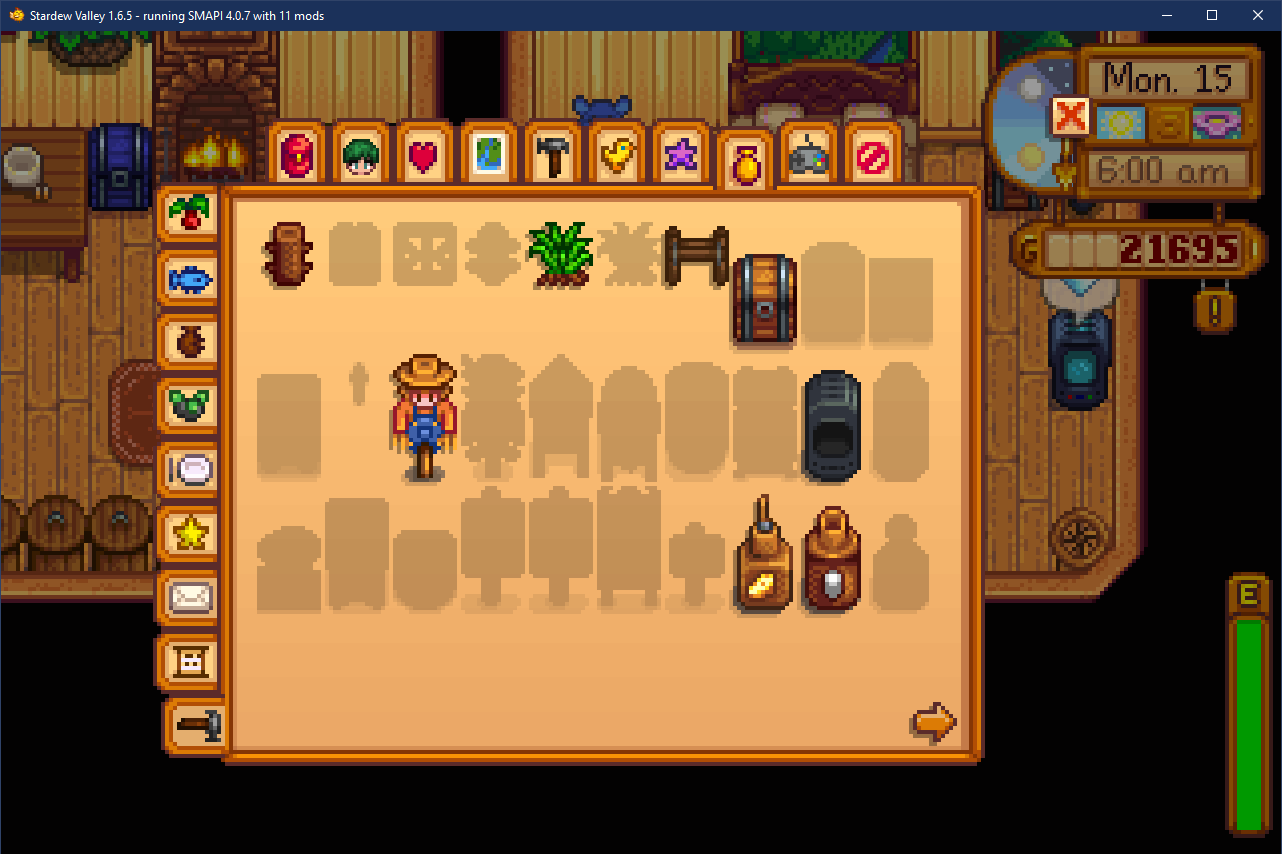Go to the next collections page with the arrow
This screenshot has height=854, width=1282.
932,722
